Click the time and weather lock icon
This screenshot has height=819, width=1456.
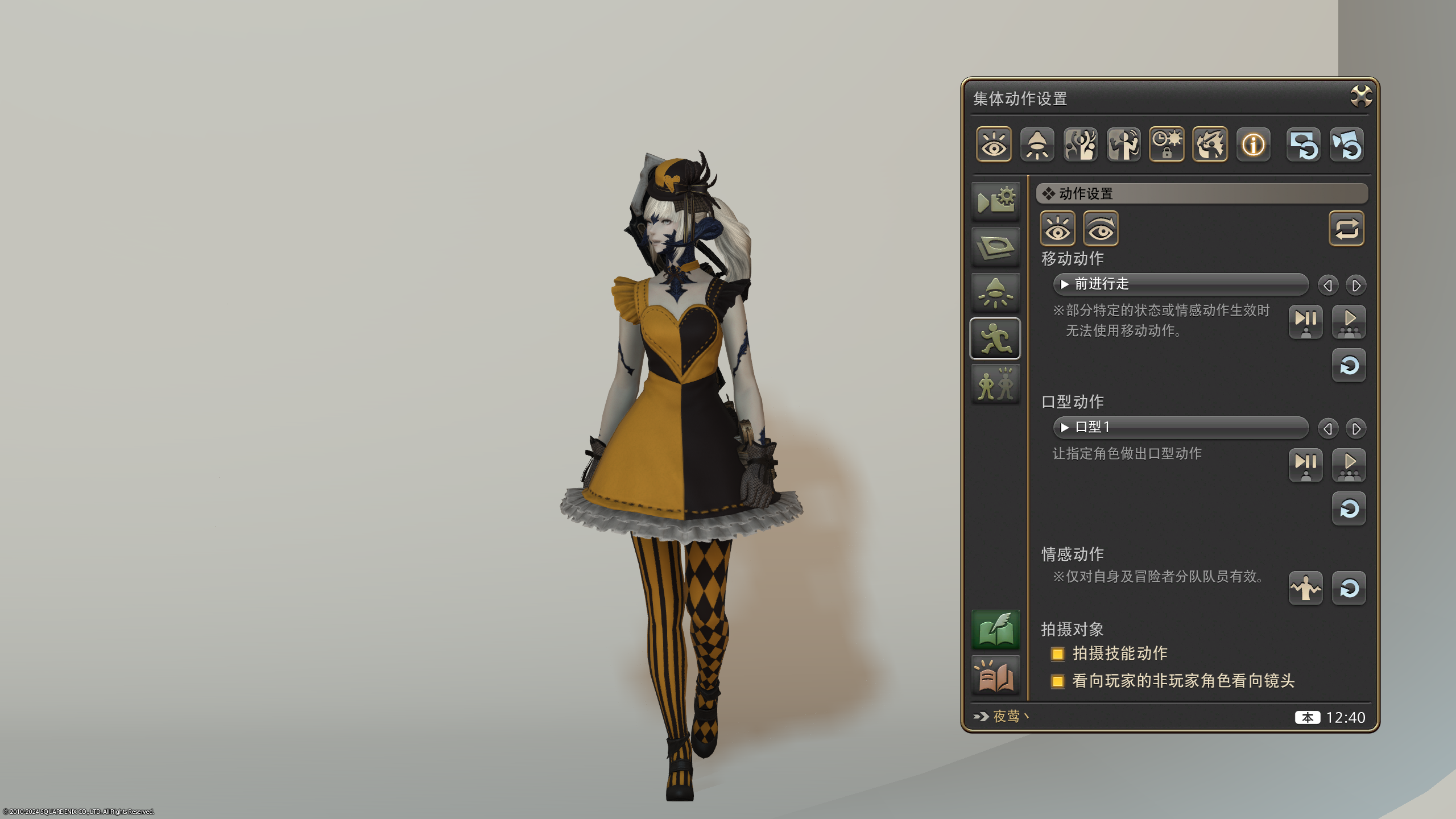coord(1168,145)
